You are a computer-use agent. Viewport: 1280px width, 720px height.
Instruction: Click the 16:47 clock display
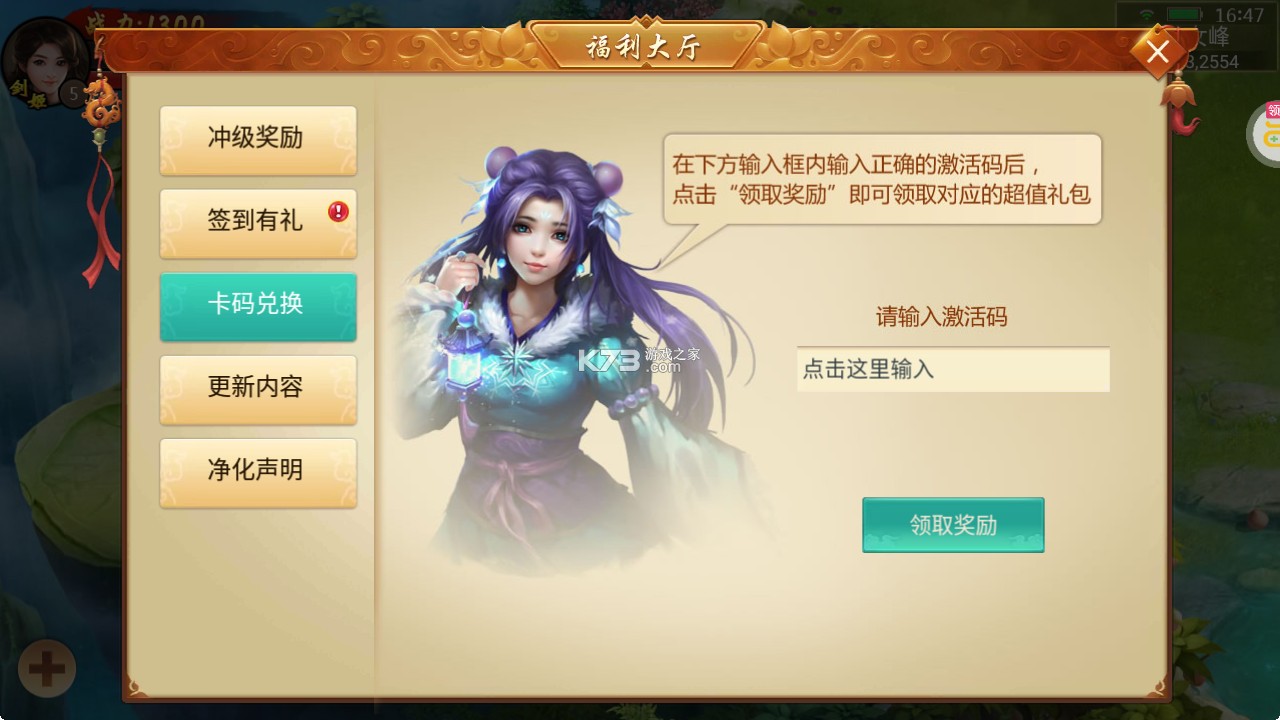pos(1241,16)
